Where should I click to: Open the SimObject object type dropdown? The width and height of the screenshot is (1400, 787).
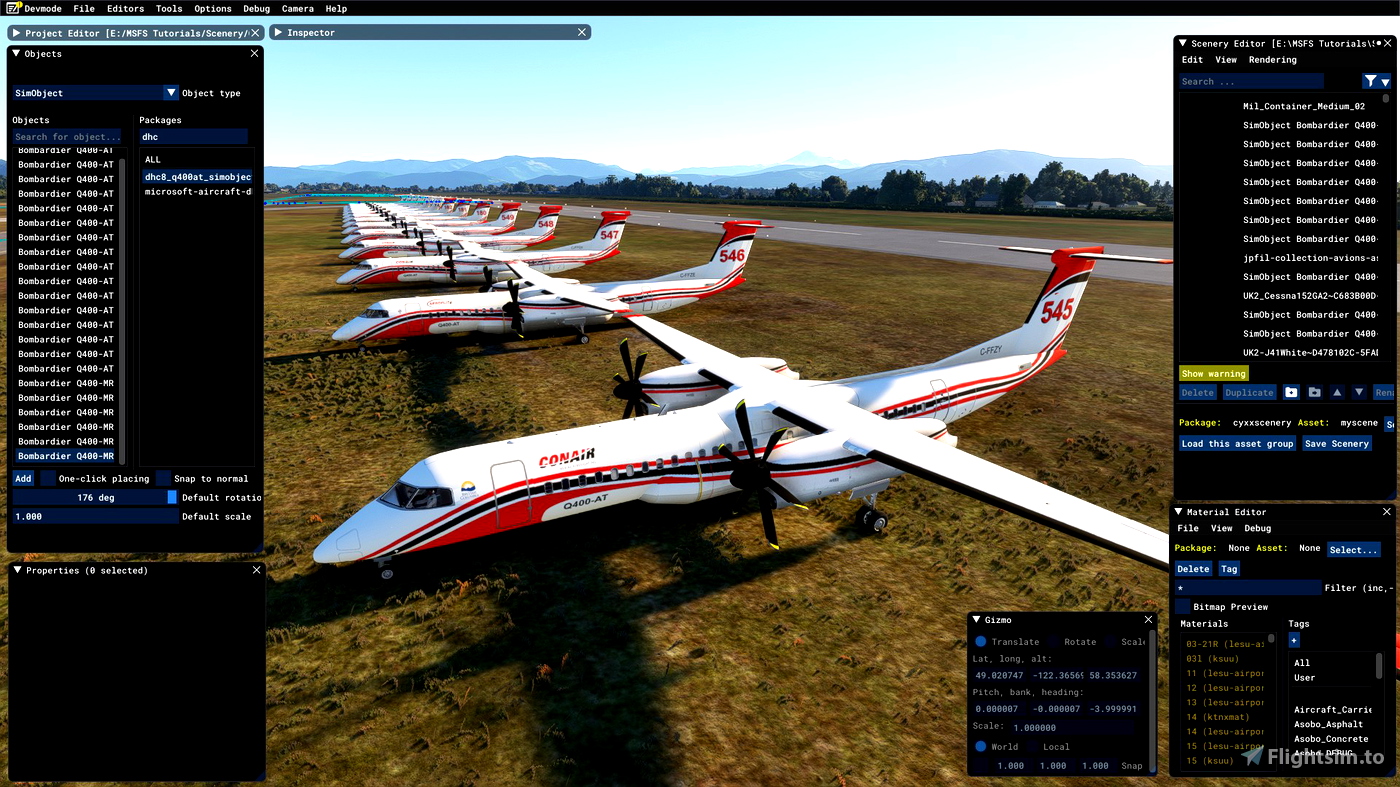[x=170, y=92]
